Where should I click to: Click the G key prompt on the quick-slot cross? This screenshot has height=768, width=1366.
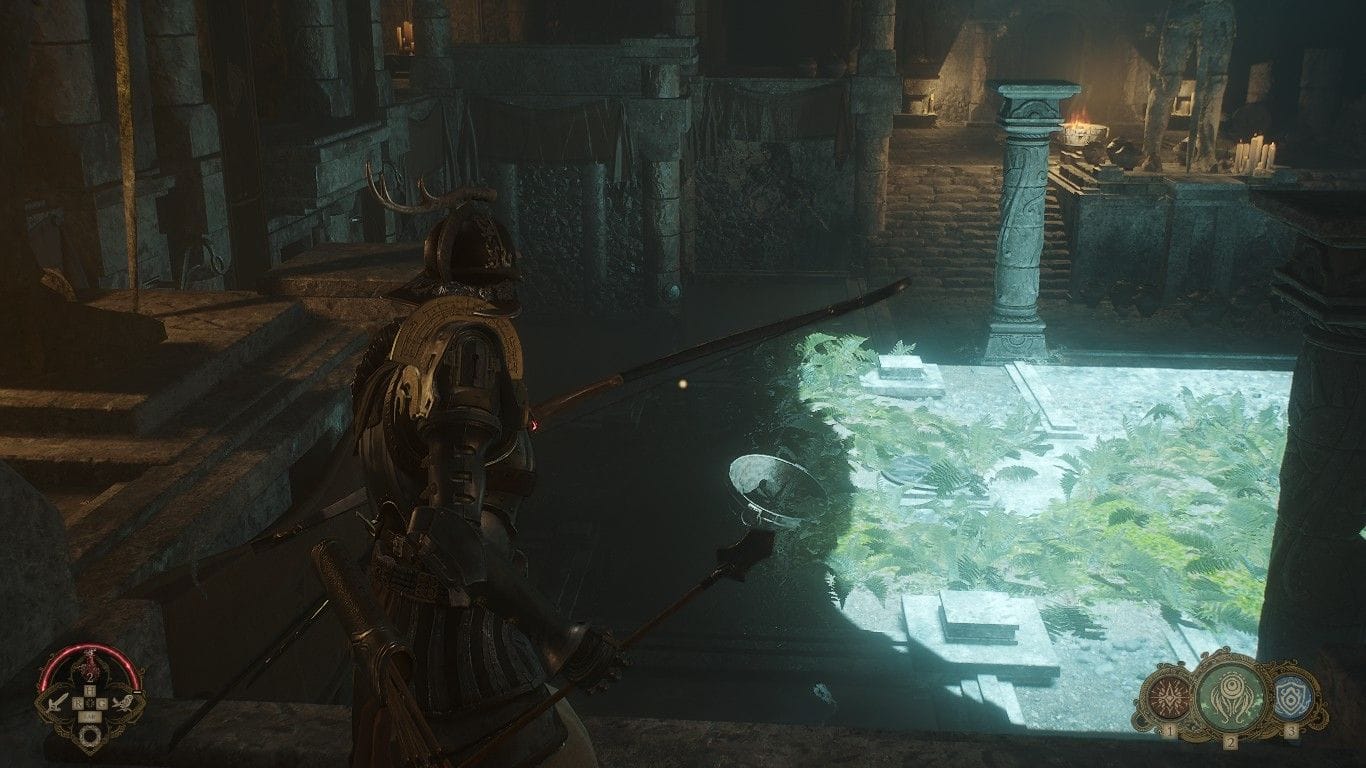[x=103, y=702]
